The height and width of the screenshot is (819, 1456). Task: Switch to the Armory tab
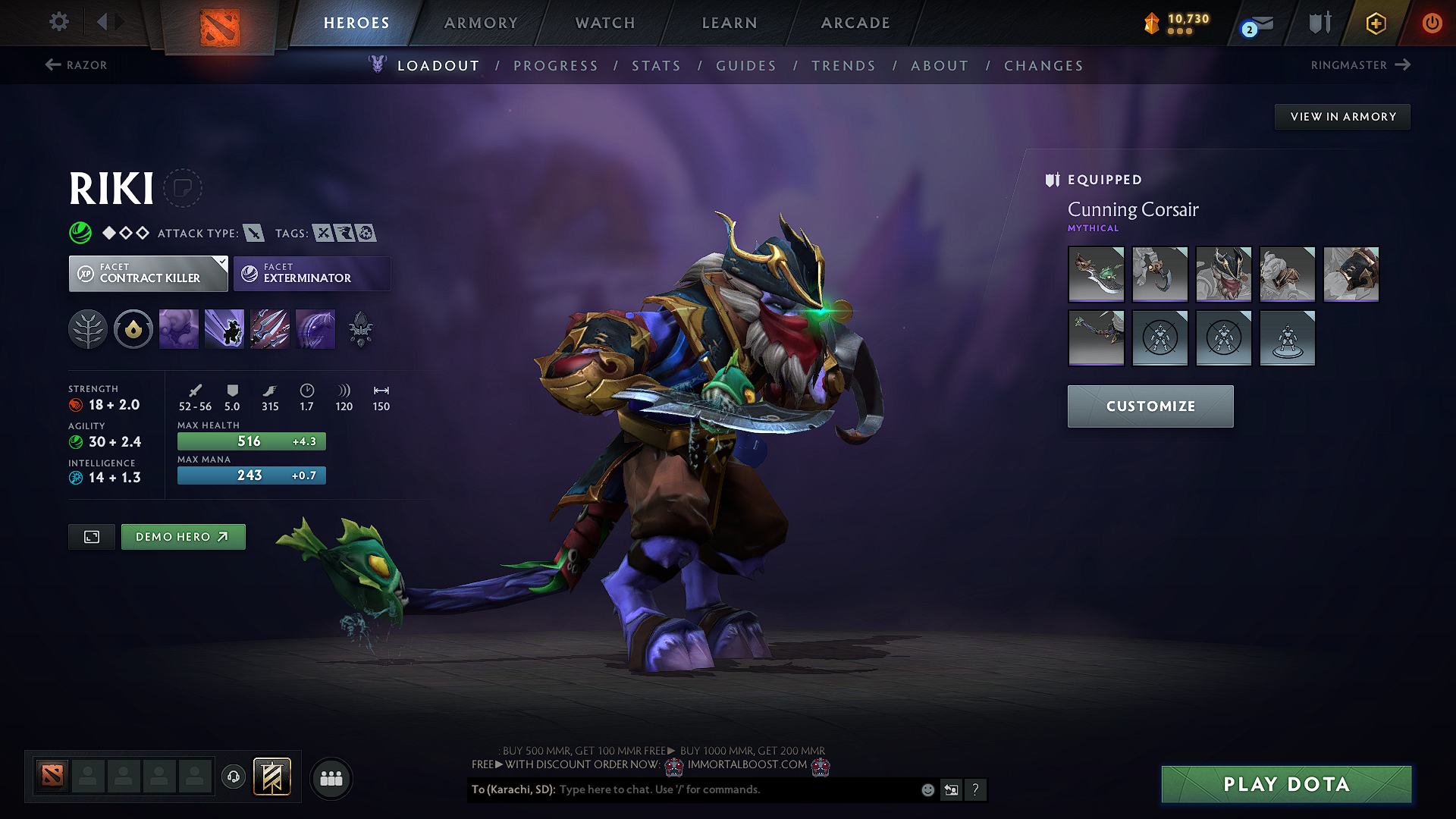(481, 23)
